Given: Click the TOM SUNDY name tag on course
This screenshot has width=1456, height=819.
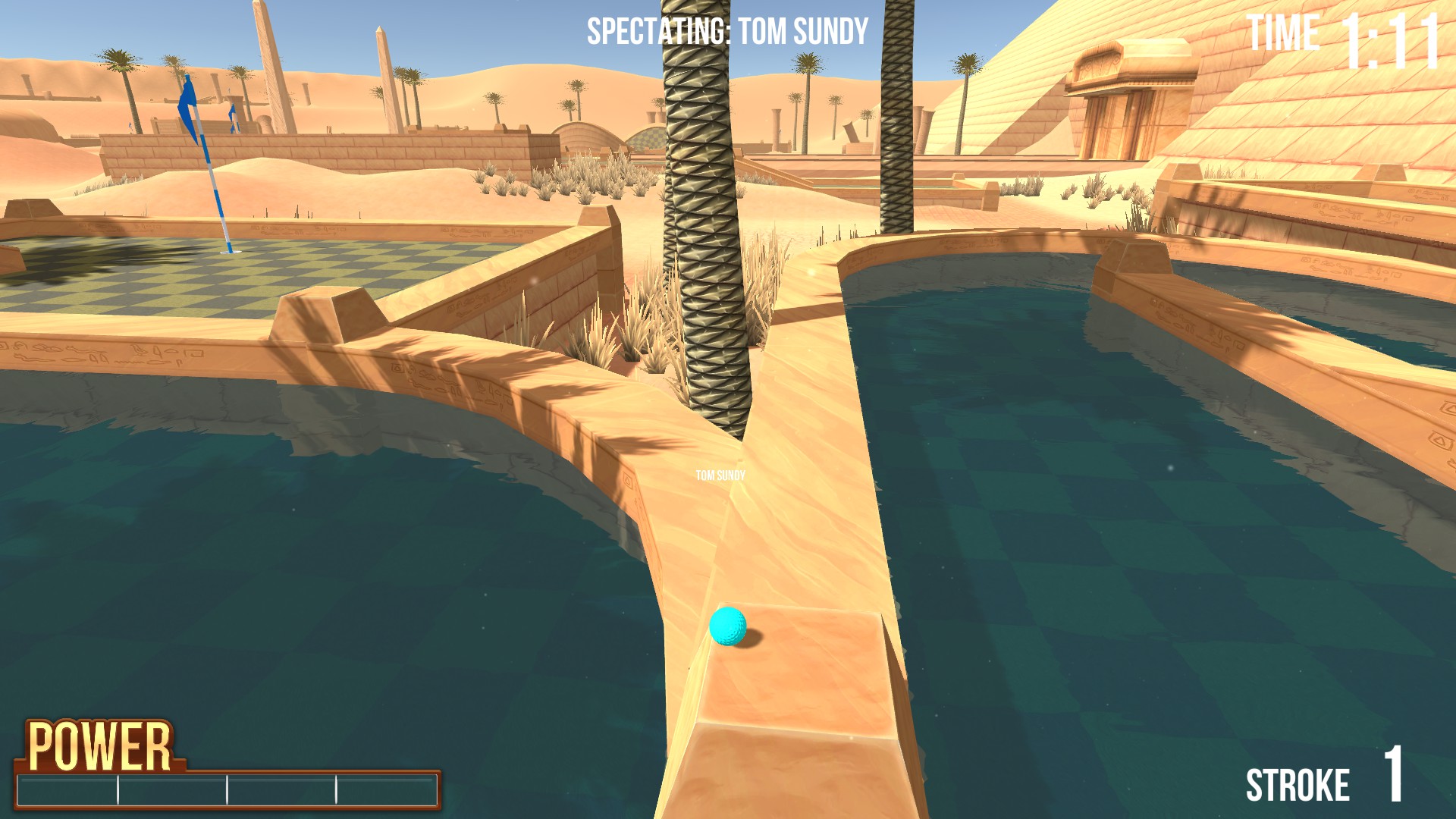Looking at the screenshot, I should click(x=720, y=476).
